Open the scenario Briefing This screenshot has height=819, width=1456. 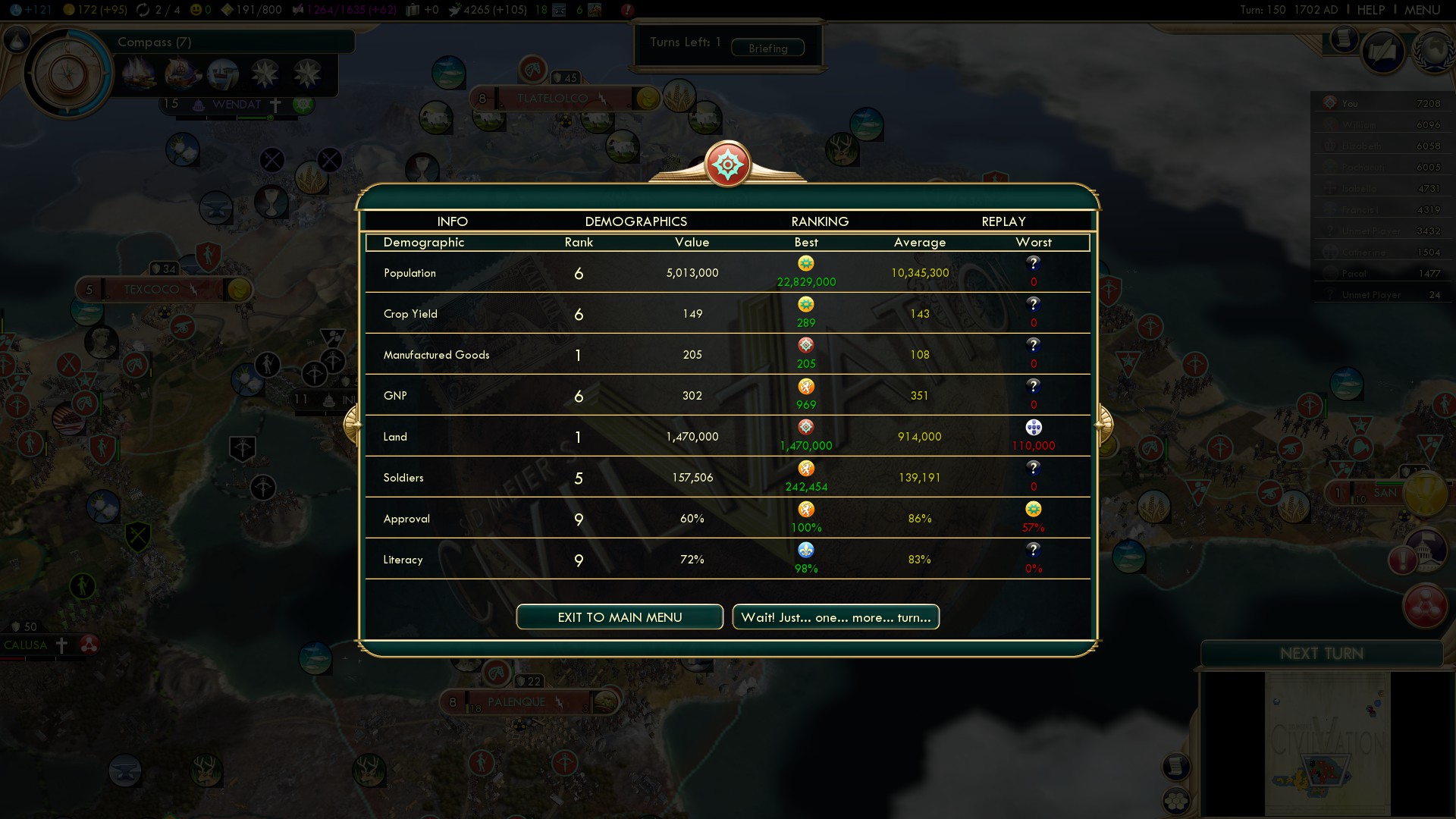tap(767, 49)
